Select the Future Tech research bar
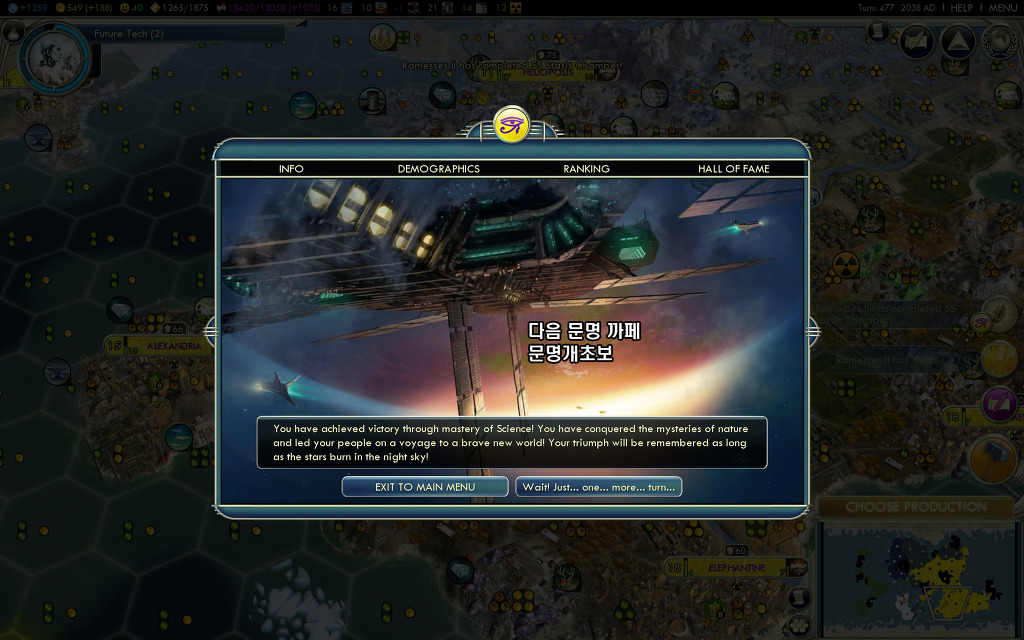 coord(185,34)
